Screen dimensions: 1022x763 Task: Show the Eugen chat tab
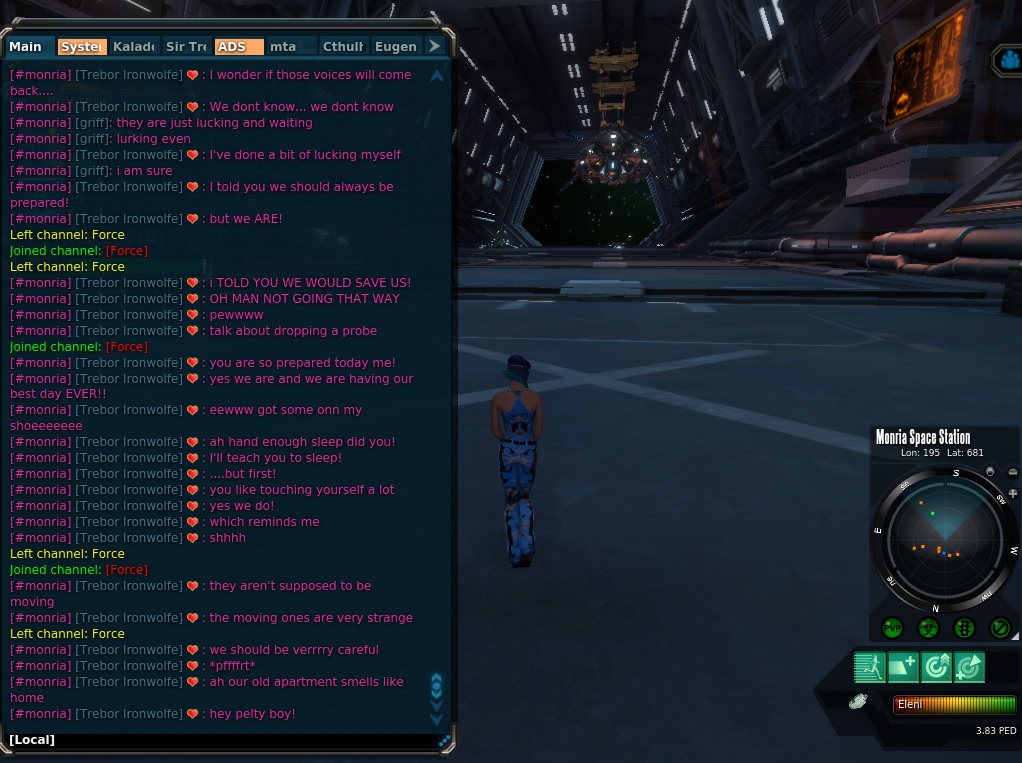[395, 47]
